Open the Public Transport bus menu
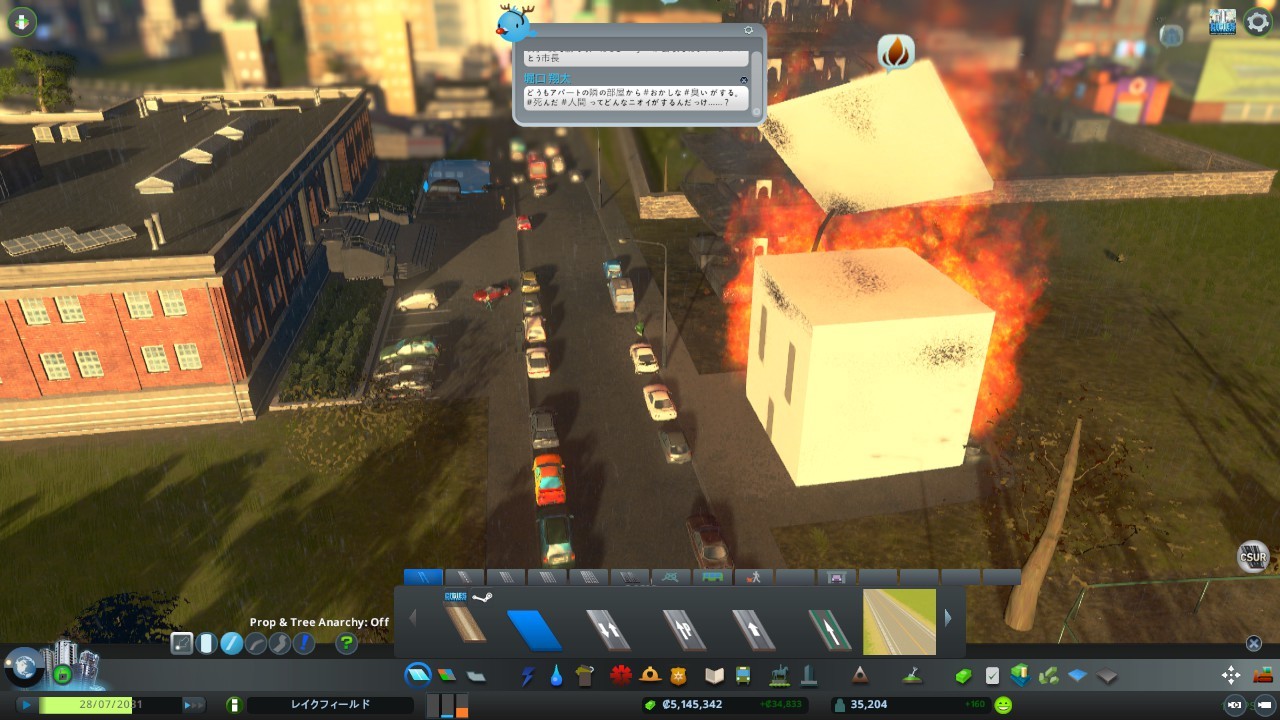 click(743, 676)
